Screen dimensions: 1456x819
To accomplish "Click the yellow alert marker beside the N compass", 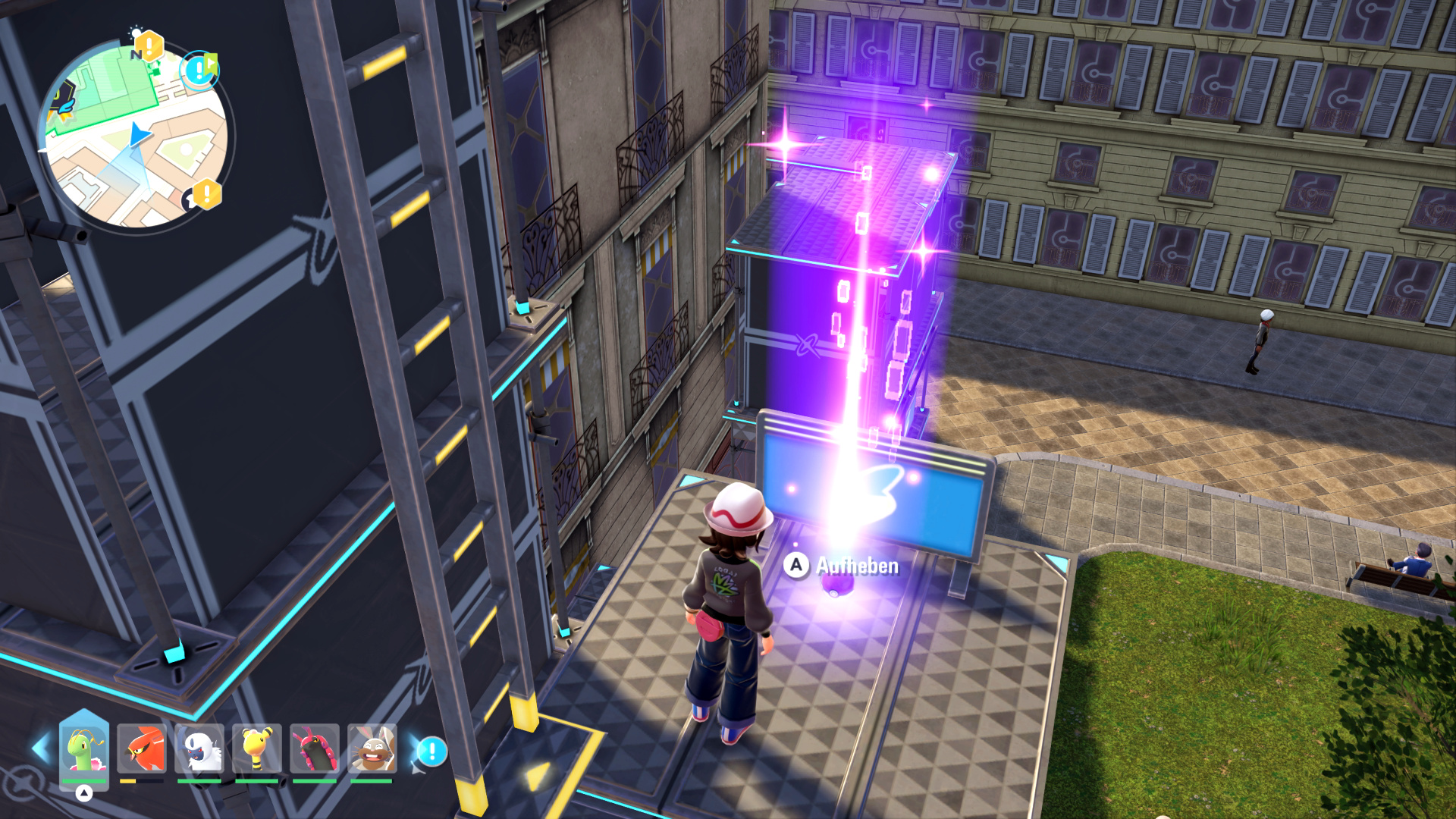I will (x=149, y=47).
